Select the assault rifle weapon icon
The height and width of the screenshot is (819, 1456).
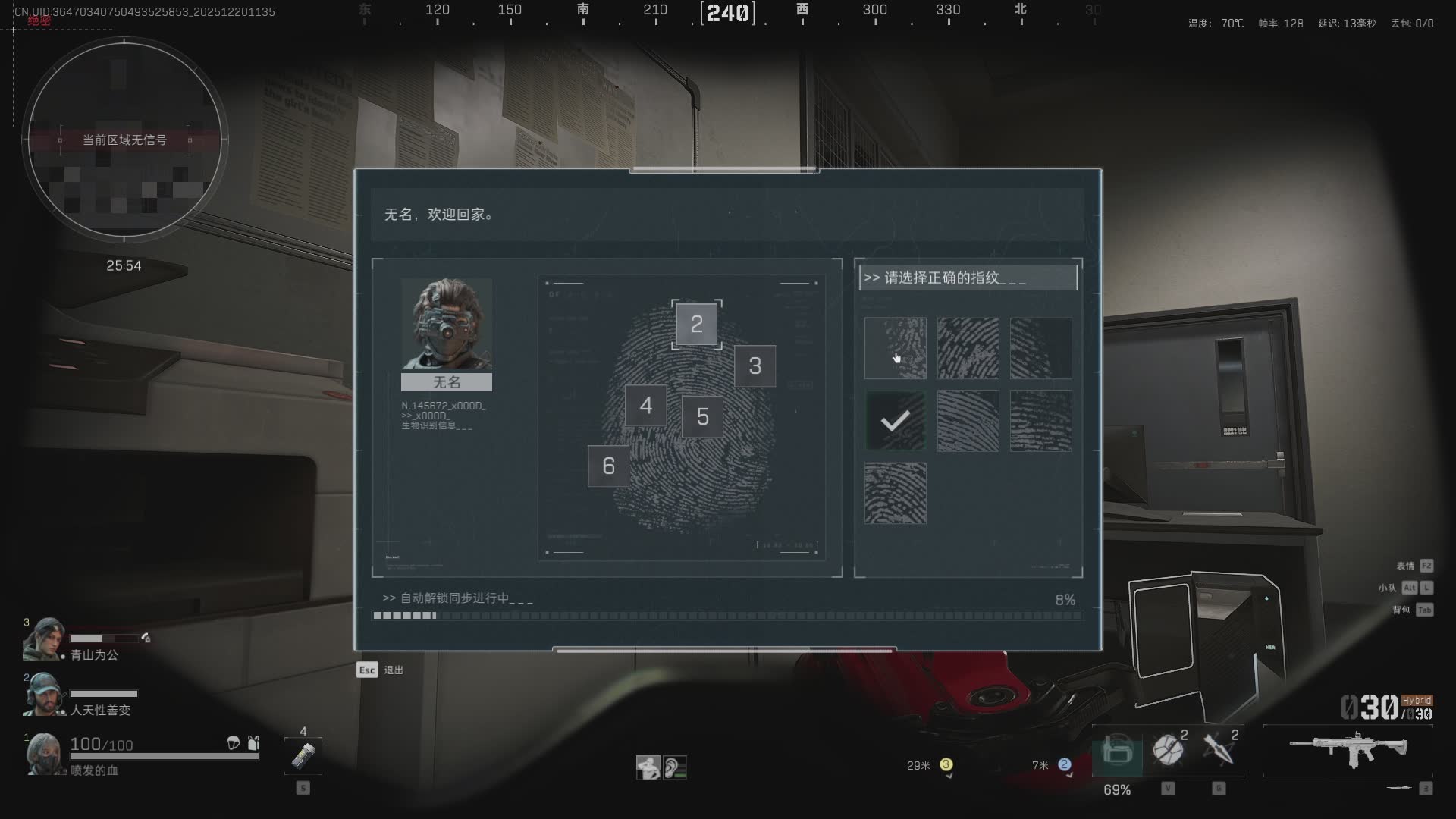pyautogui.click(x=1348, y=749)
